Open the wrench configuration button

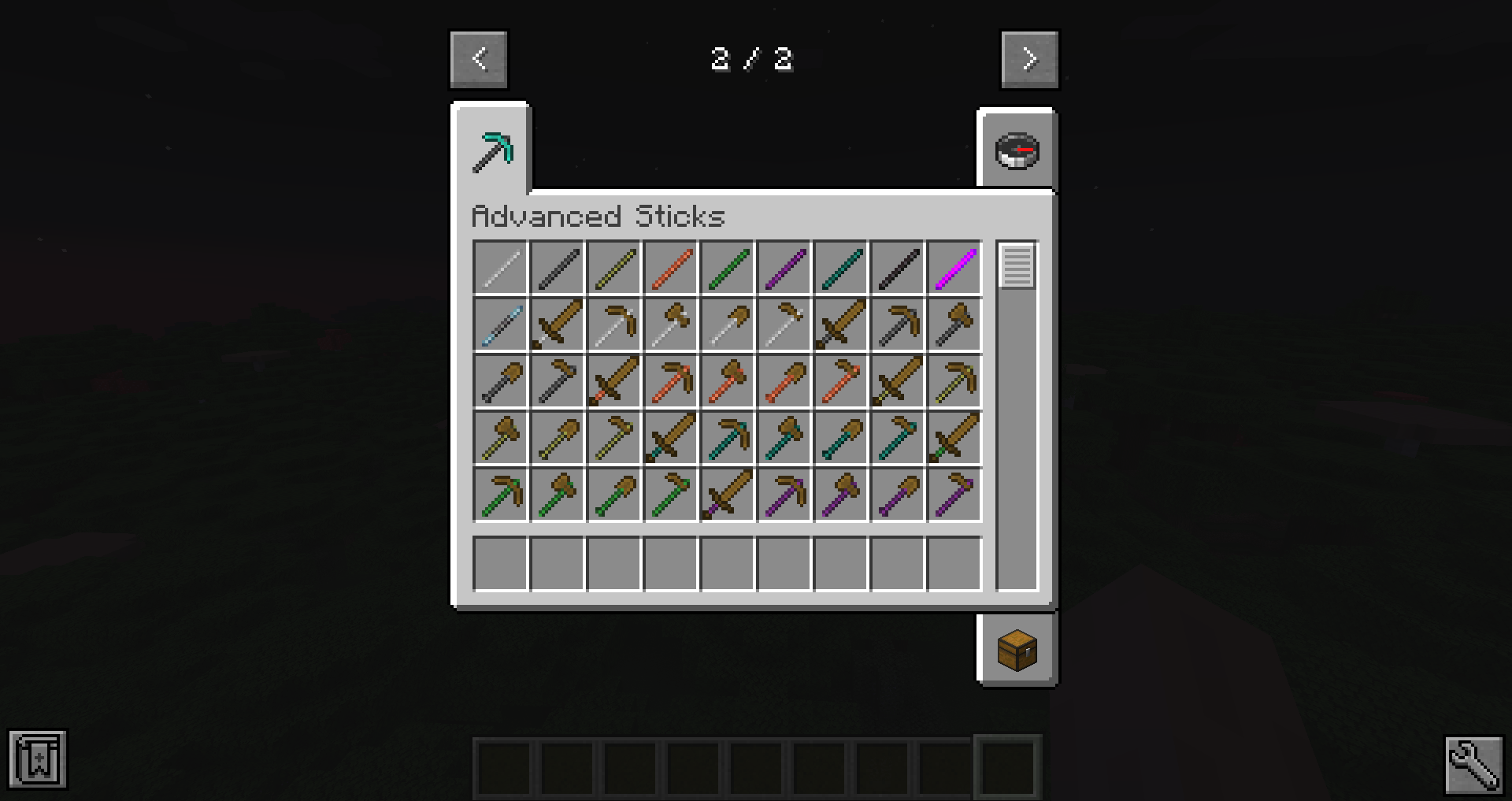tap(1473, 764)
